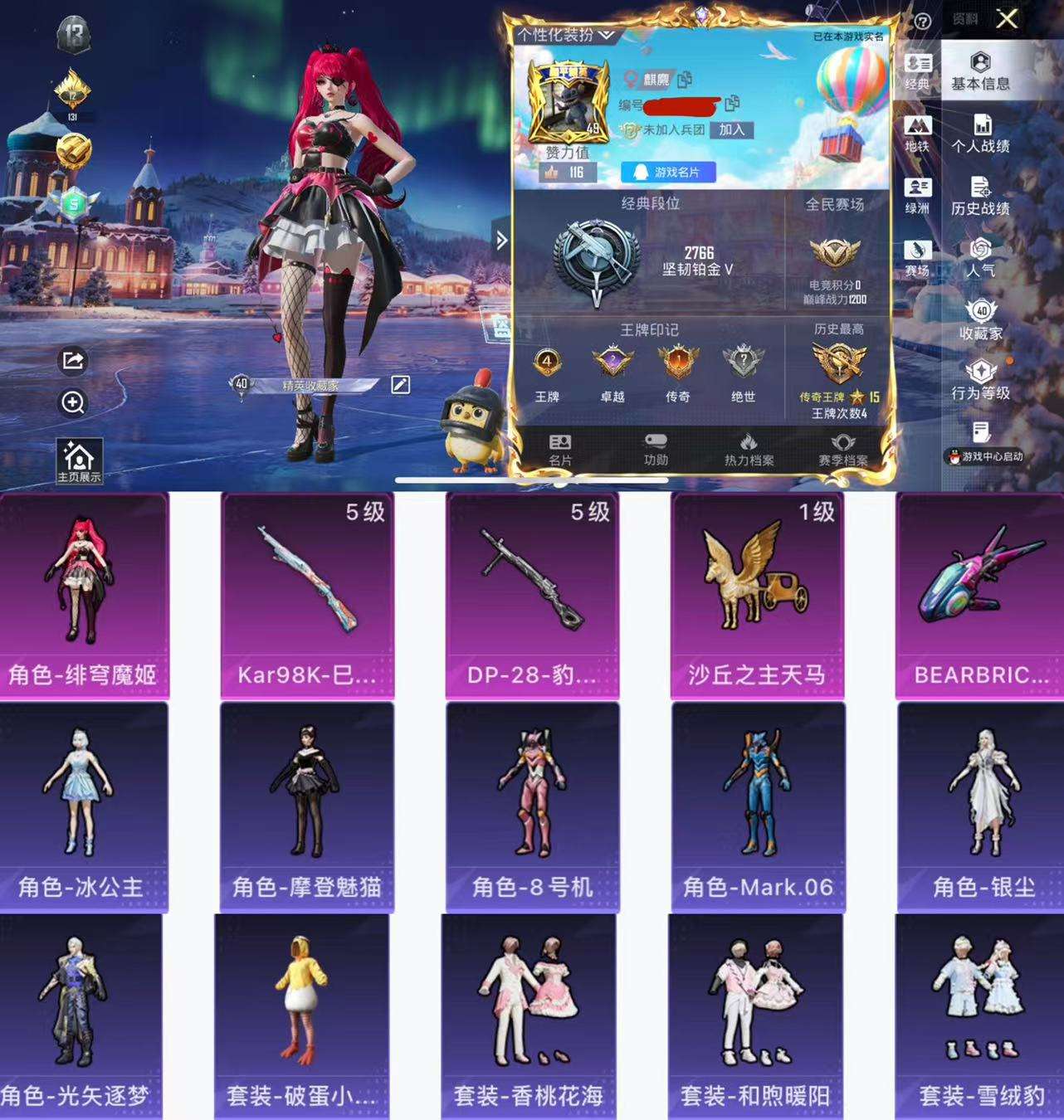Collapse the profile card via side chevron

pyautogui.click(x=501, y=239)
